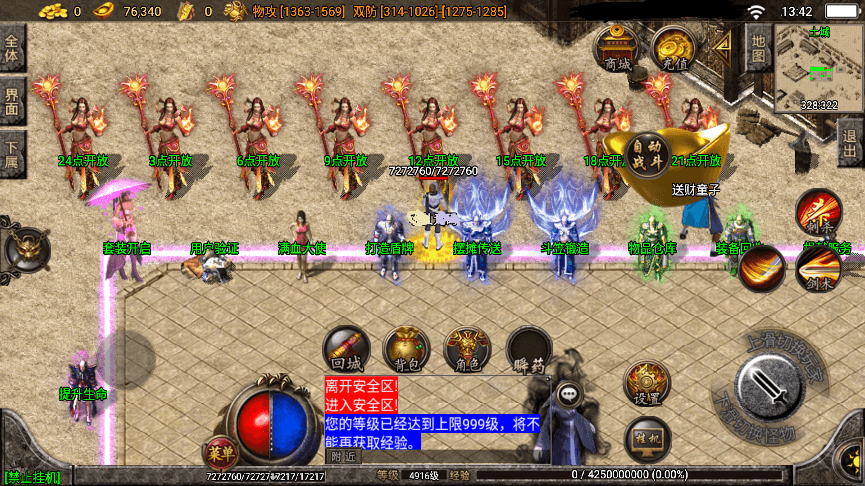Screen dimensions: 865x486
Task: Use the flaming slash skill icon
Action: [763, 269]
